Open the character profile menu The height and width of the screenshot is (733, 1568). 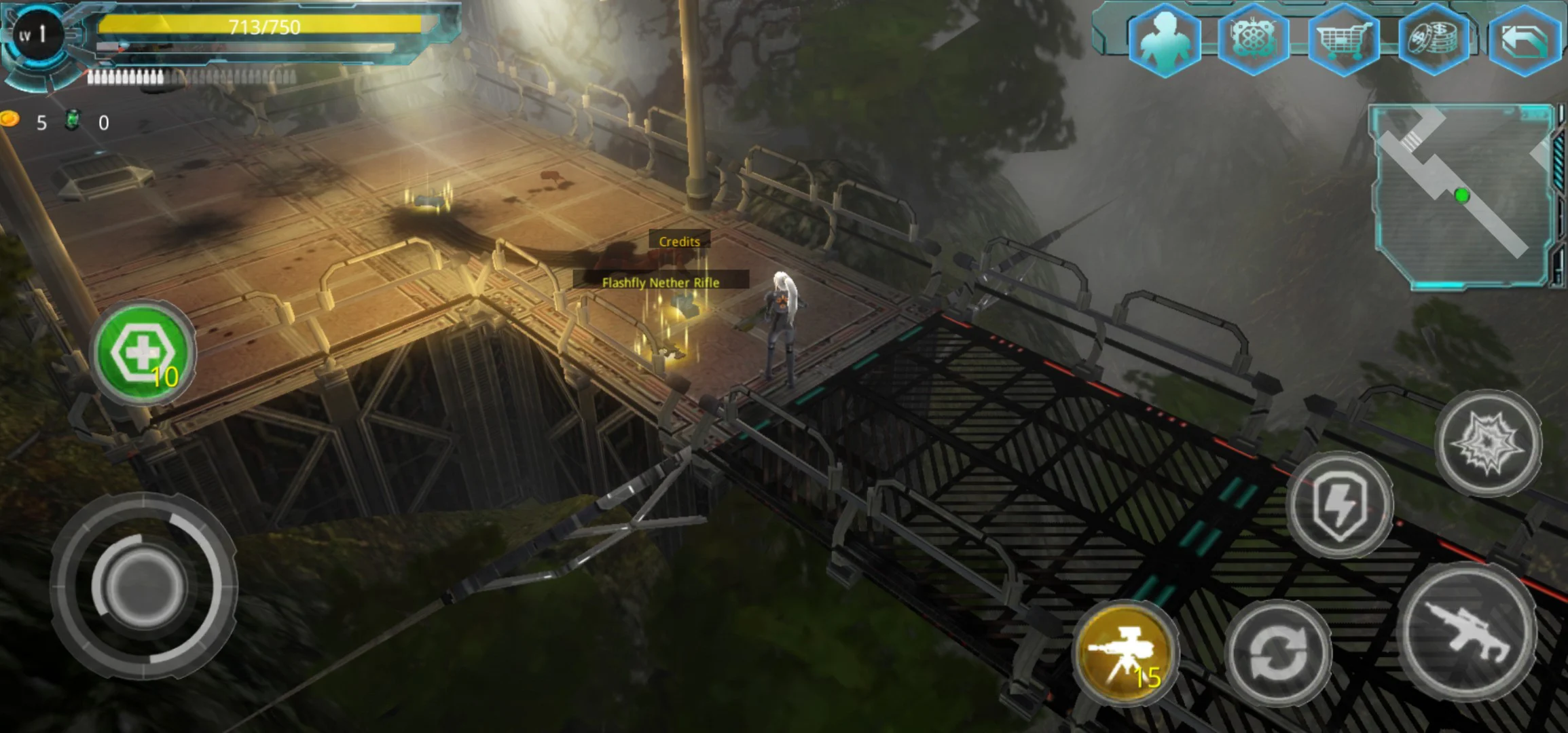1164,39
